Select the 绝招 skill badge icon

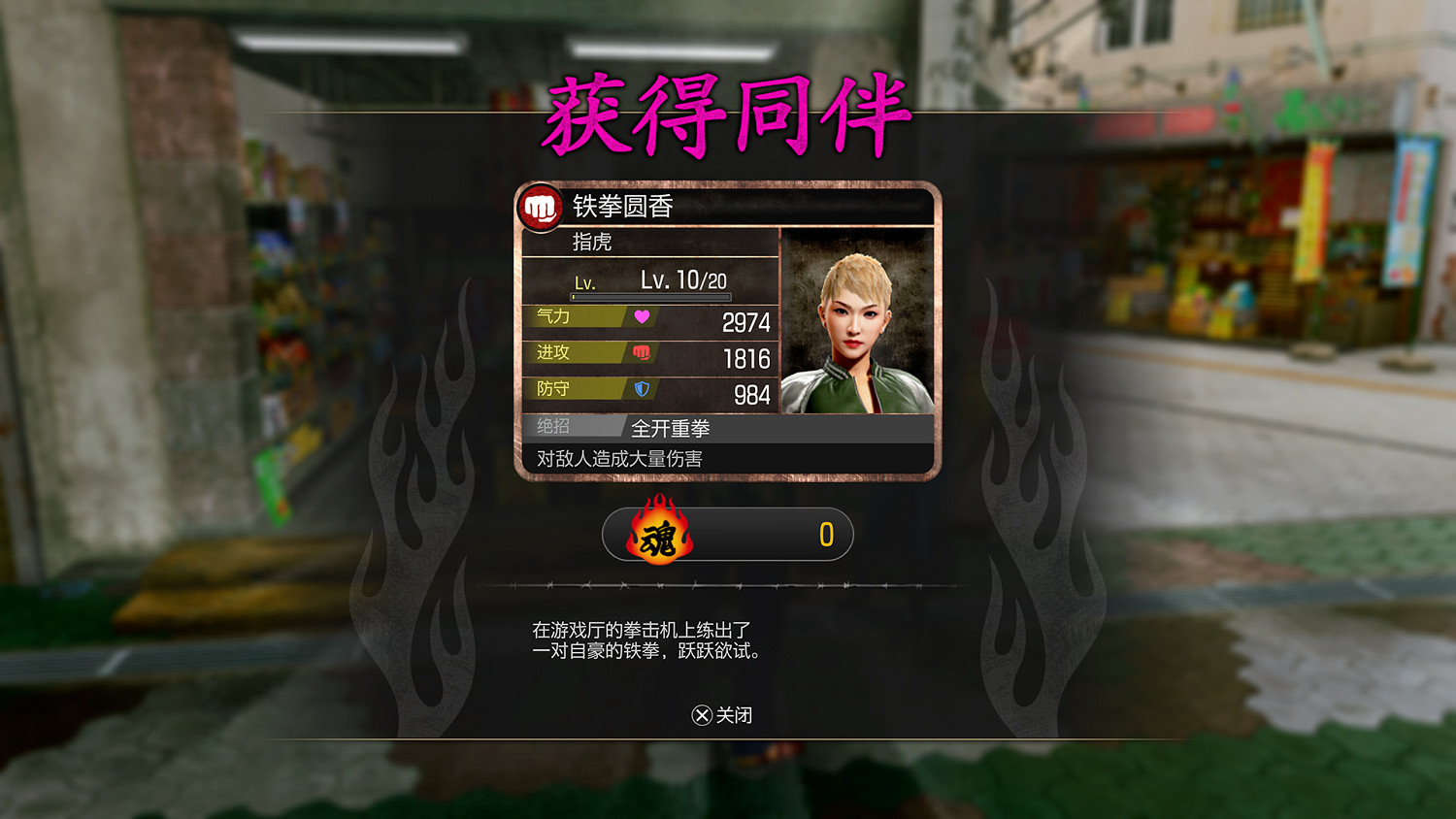coord(554,426)
